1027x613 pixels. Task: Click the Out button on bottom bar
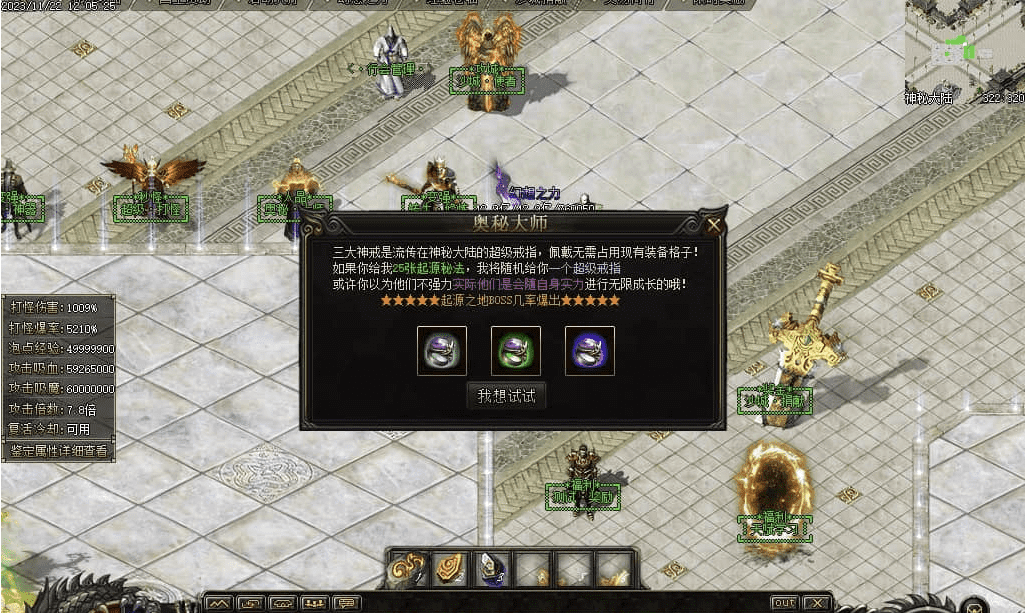tap(785, 603)
